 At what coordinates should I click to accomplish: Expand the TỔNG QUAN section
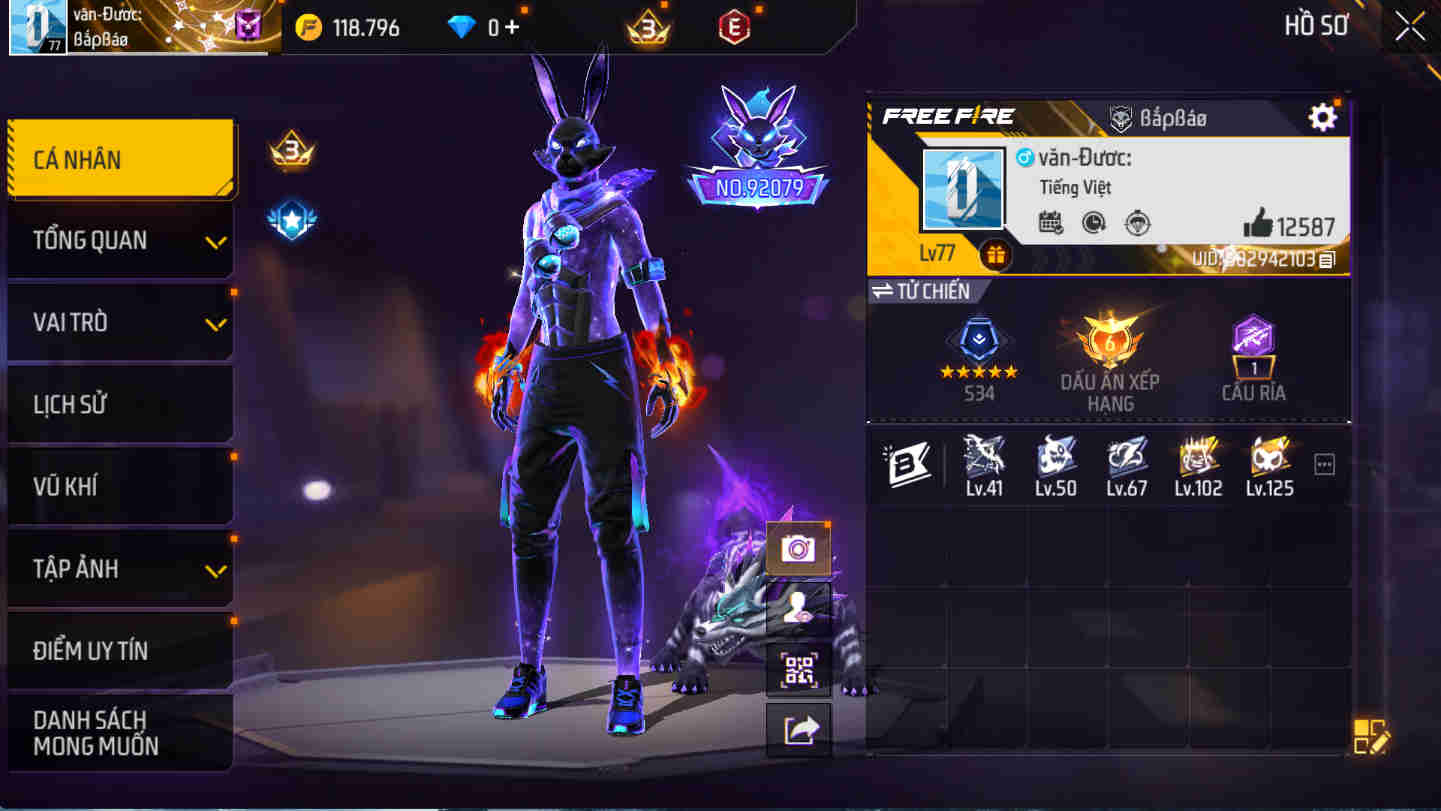pyautogui.click(x=120, y=240)
